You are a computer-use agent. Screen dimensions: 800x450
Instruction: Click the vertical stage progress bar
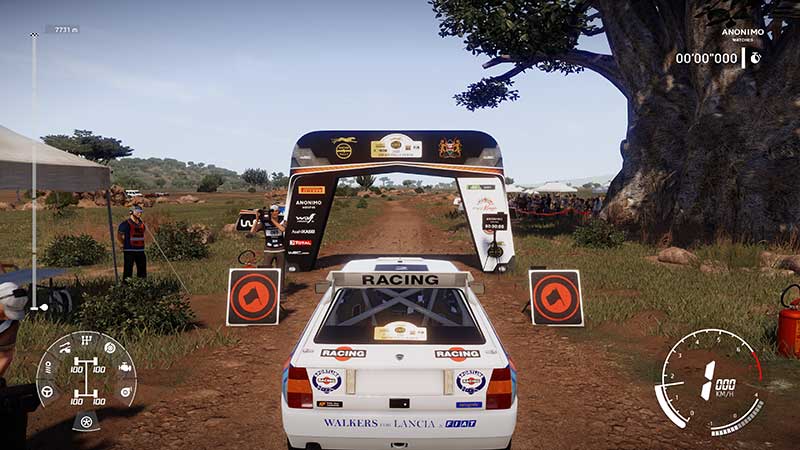[x=33, y=170]
